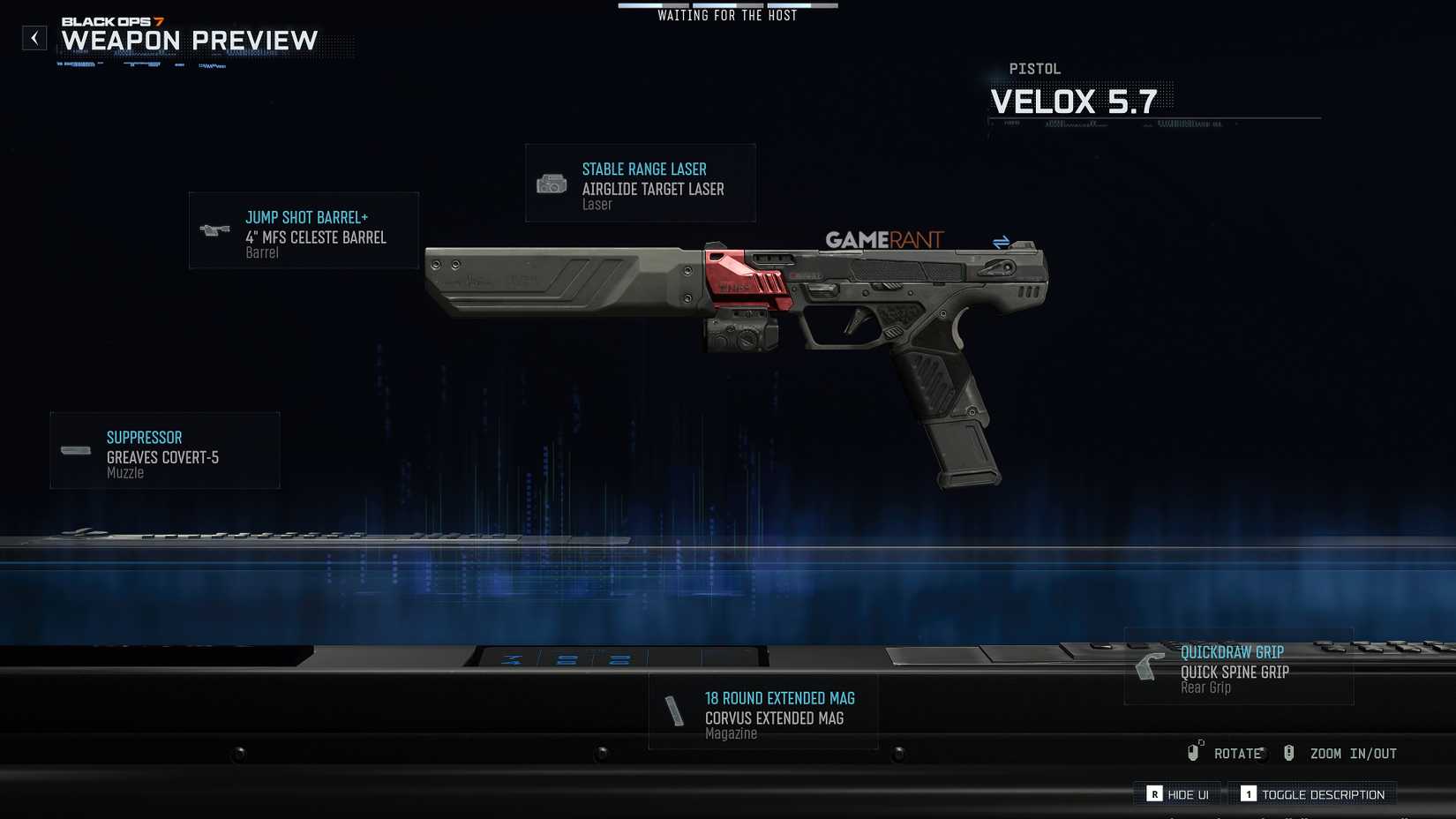Click the 4" MFS Celeste Barrel icon
The image size is (1456, 819).
point(214,231)
